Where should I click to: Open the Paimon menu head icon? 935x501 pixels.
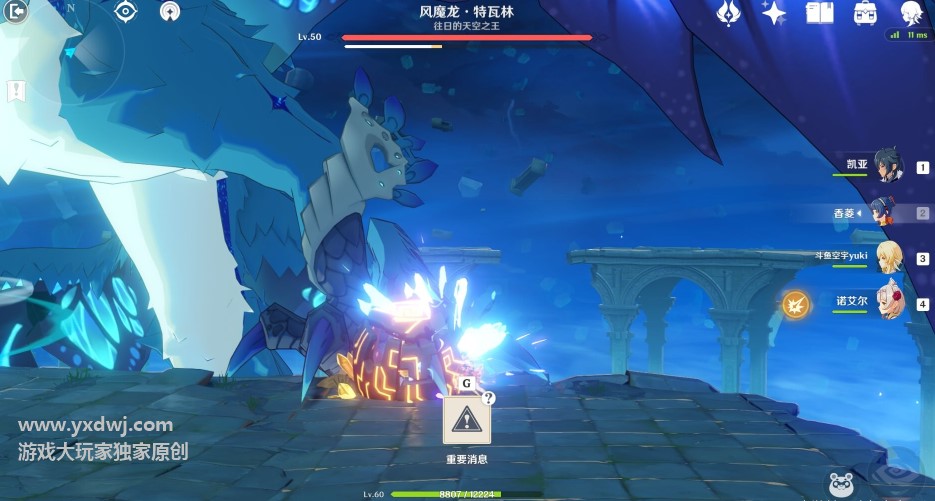911,12
